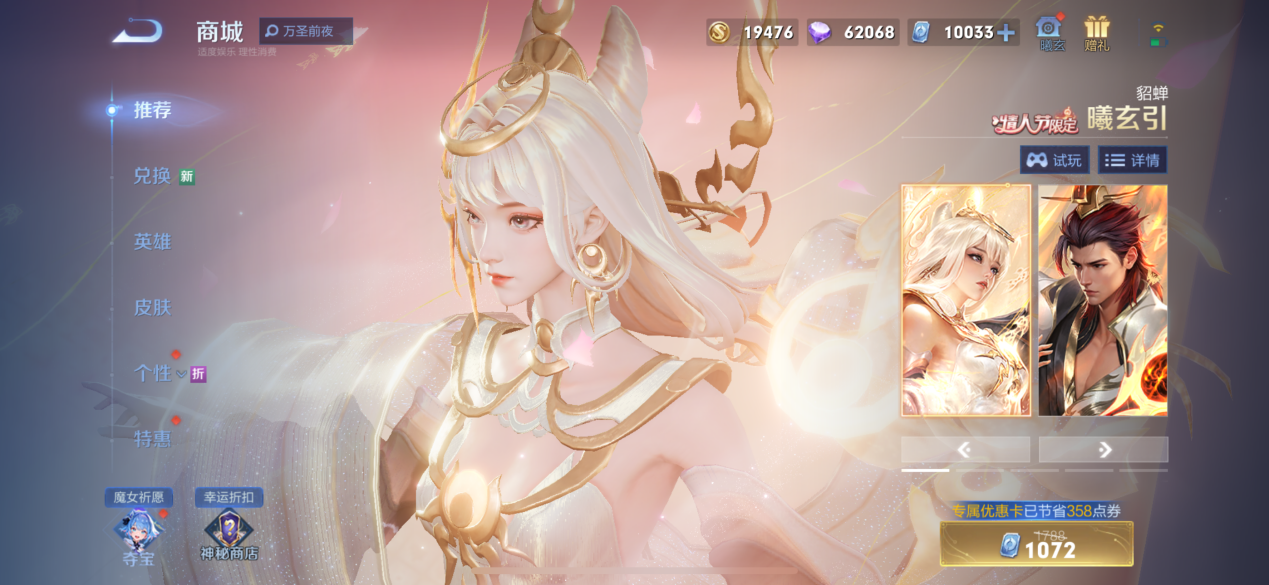Viewport: 1269px width, 585px height.
Task: Add more coupons with the plus button
Action: [x=1006, y=32]
